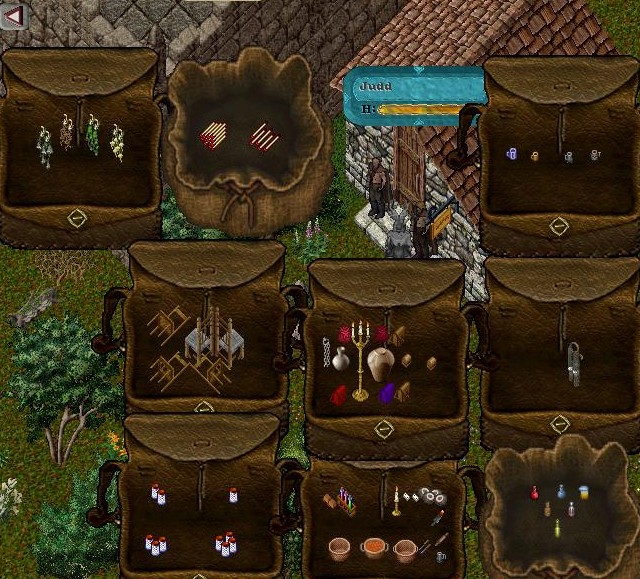Select the red potion in the pouch
Image resolution: width=640 pixels, height=579 pixels.
pos(535,492)
